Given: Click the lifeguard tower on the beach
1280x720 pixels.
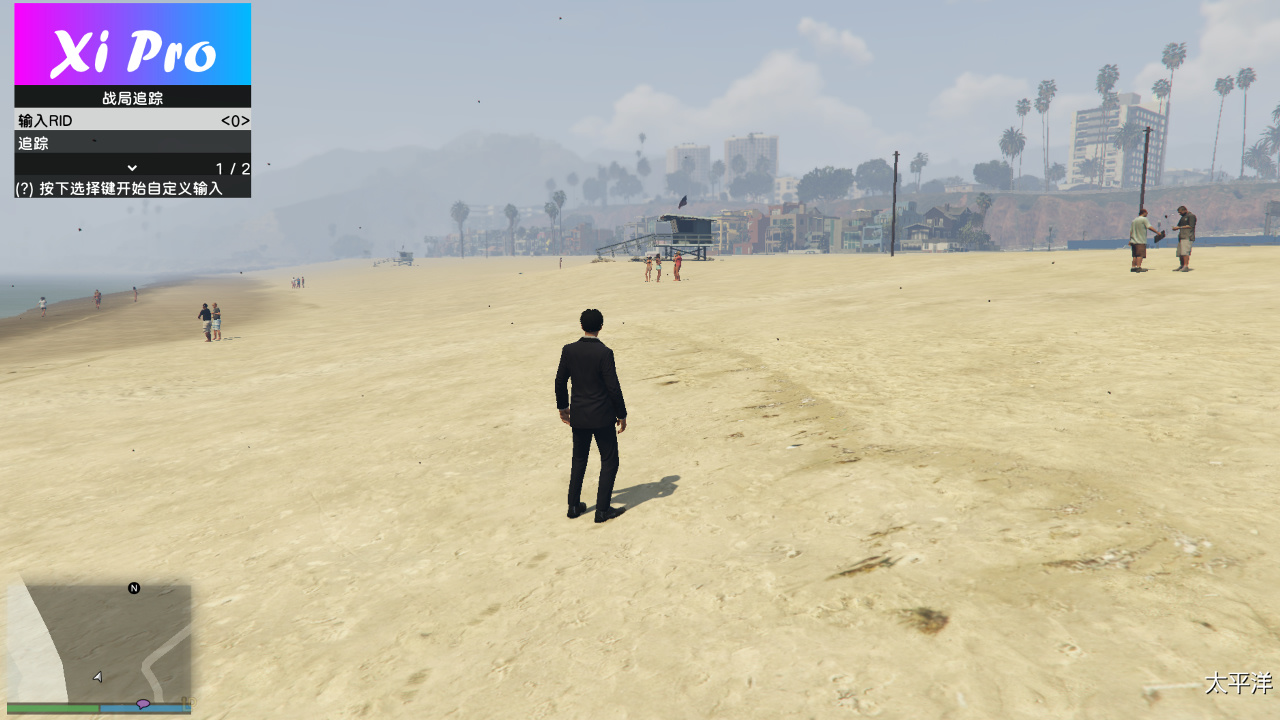Looking at the screenshot, I should (683, 230).
